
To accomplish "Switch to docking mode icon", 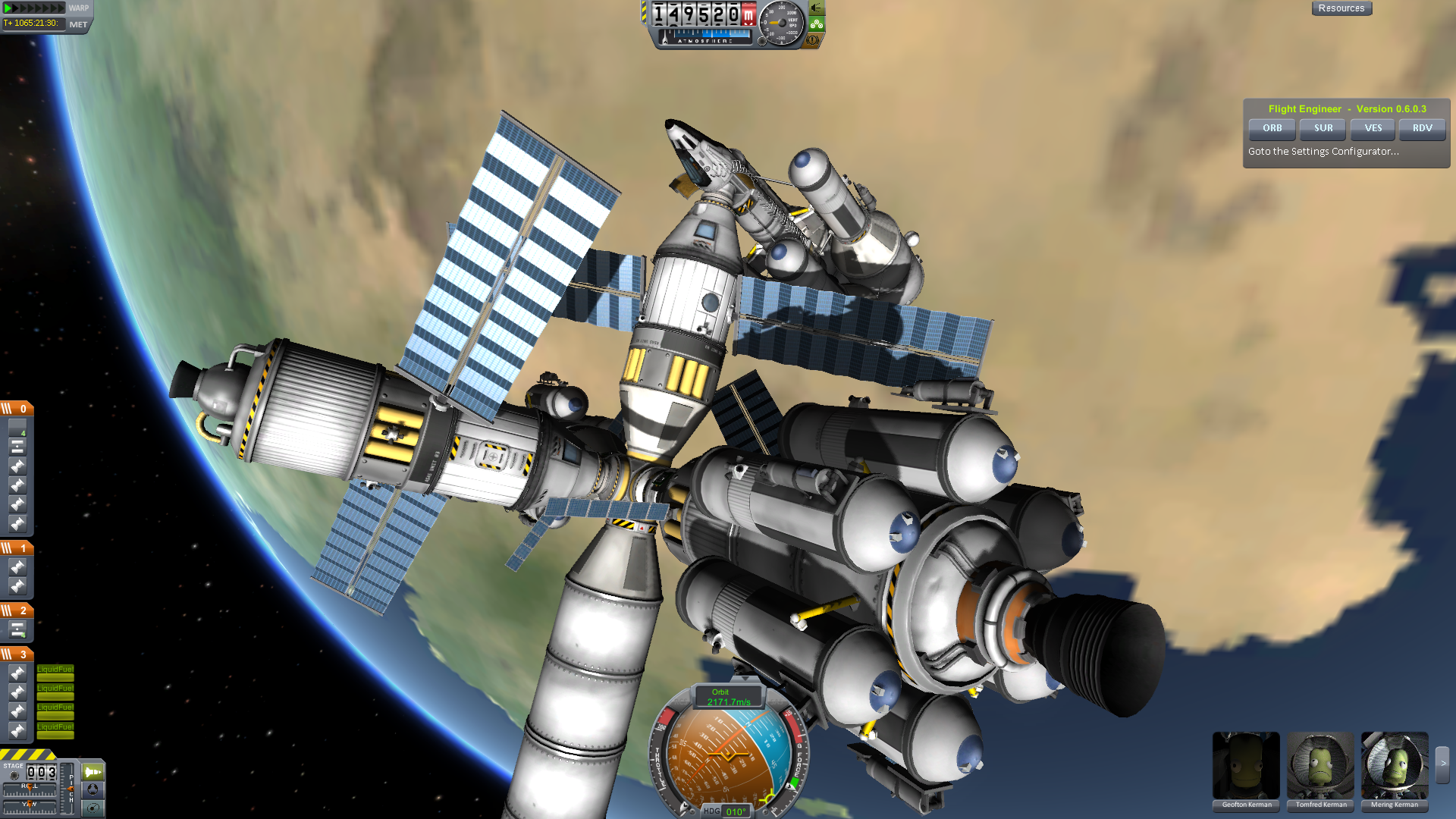I will point(93,789).
